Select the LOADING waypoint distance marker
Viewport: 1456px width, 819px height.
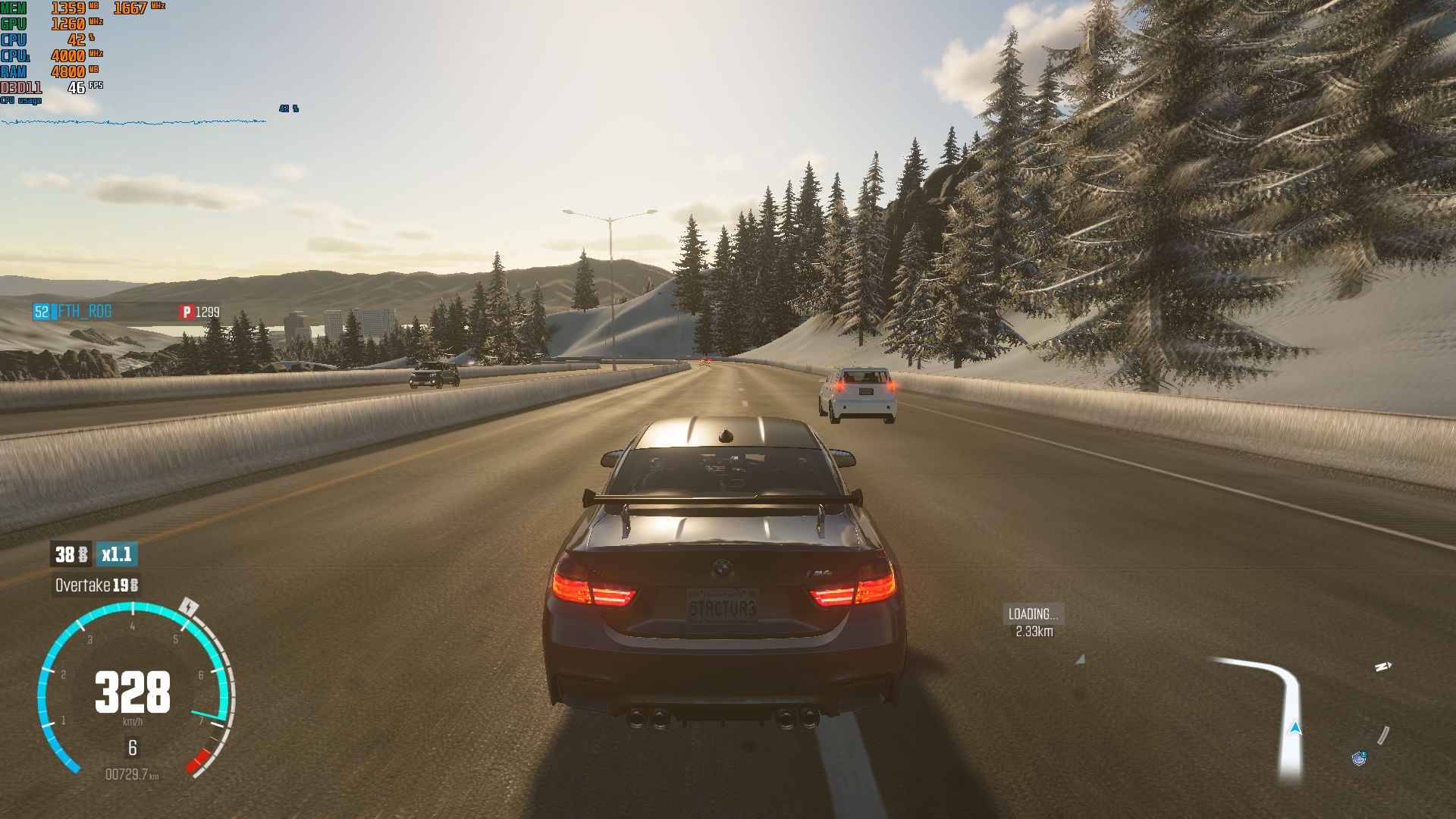click(1034, 622)
